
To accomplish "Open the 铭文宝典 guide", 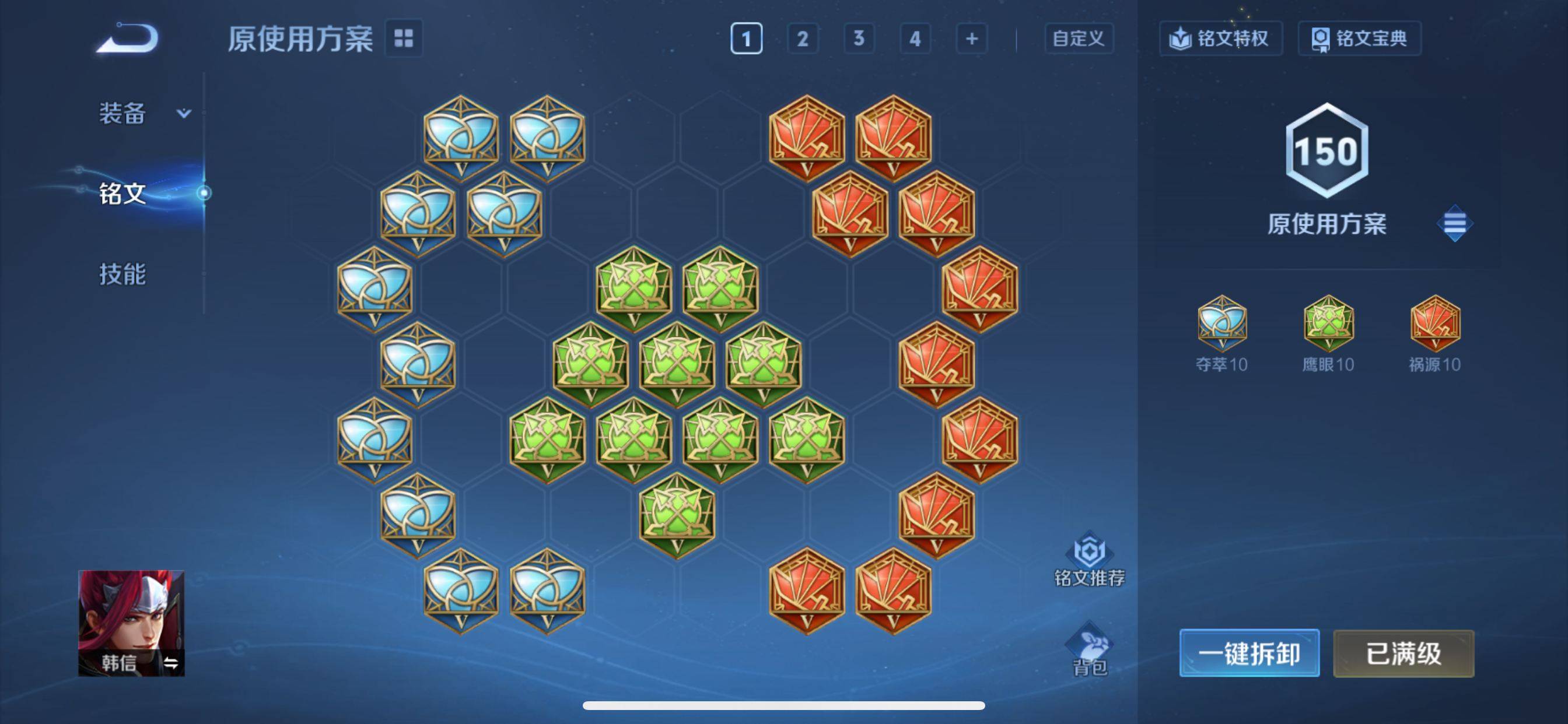I will click(x=1359, y=38).
